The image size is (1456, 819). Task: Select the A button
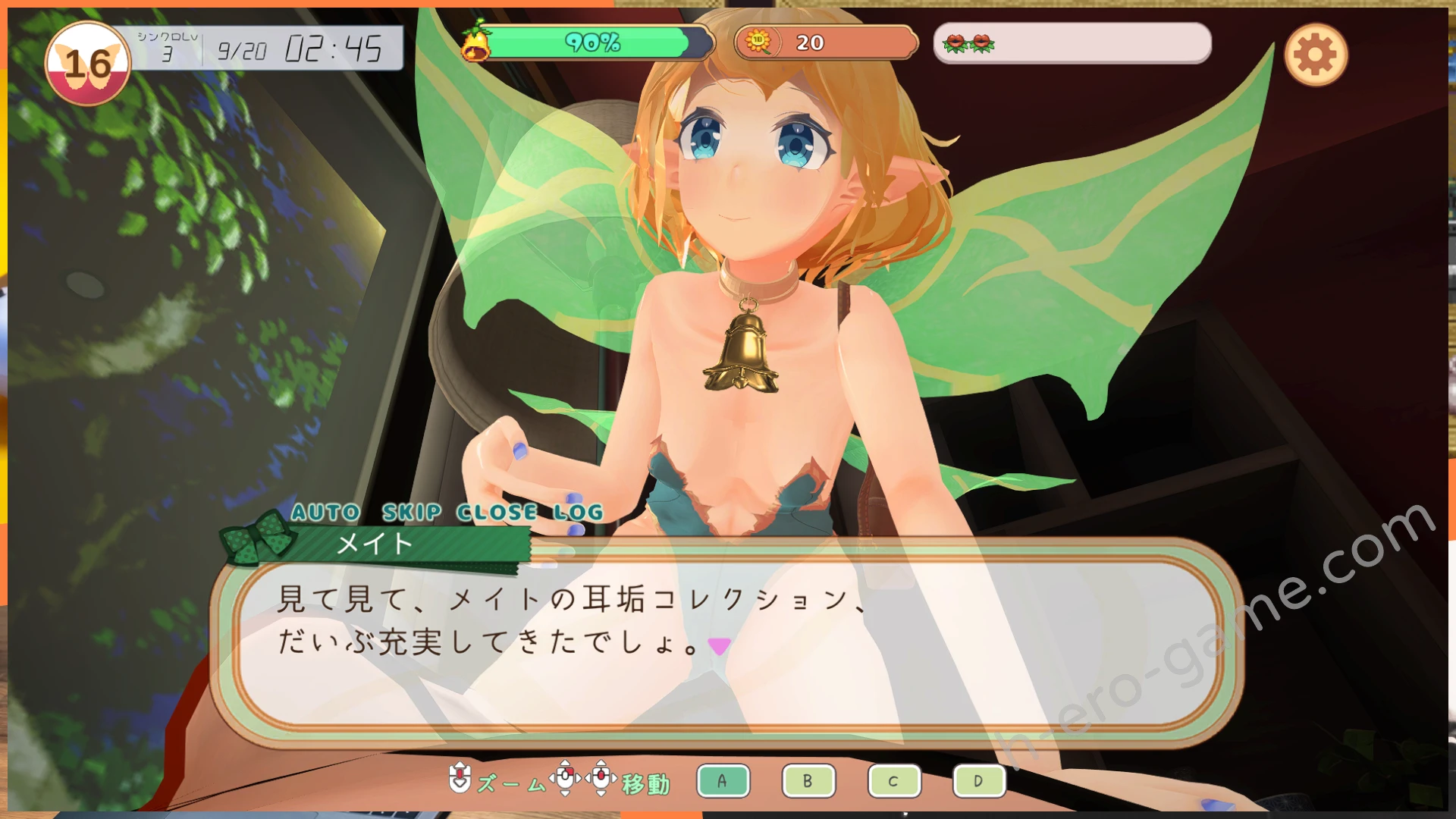[x=723, y=781]
